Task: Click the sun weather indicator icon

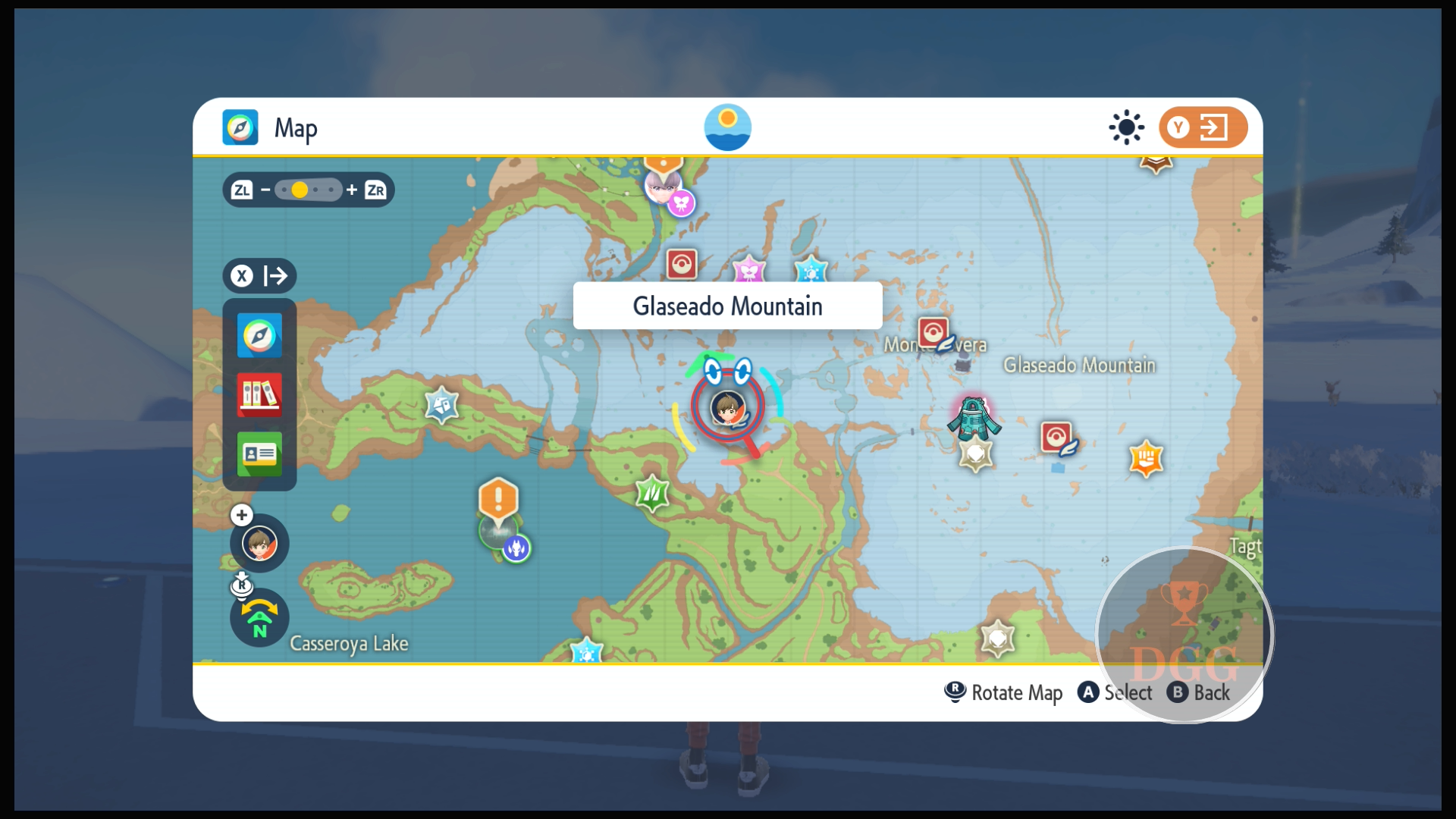Action: [1126, 127]
